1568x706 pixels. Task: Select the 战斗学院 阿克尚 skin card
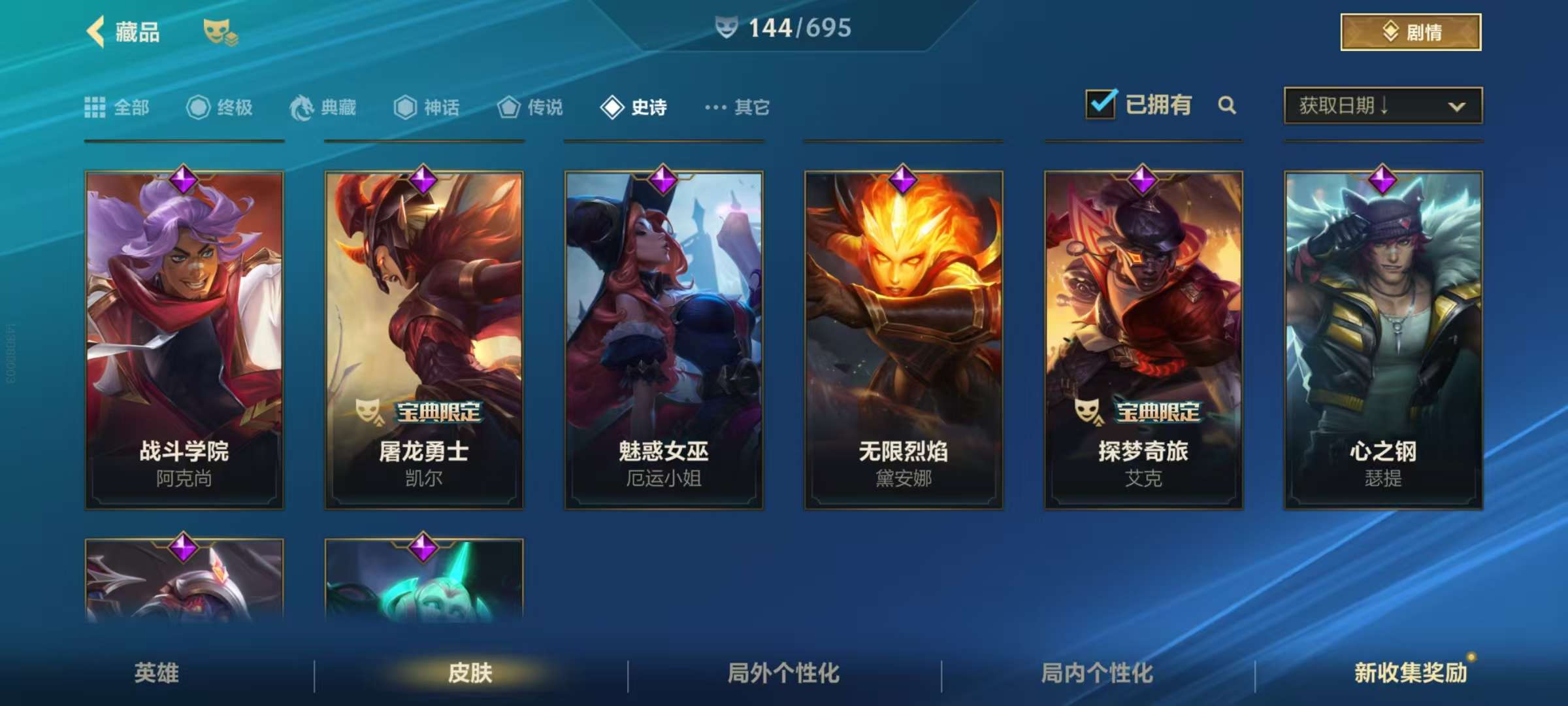click(184, 340)
